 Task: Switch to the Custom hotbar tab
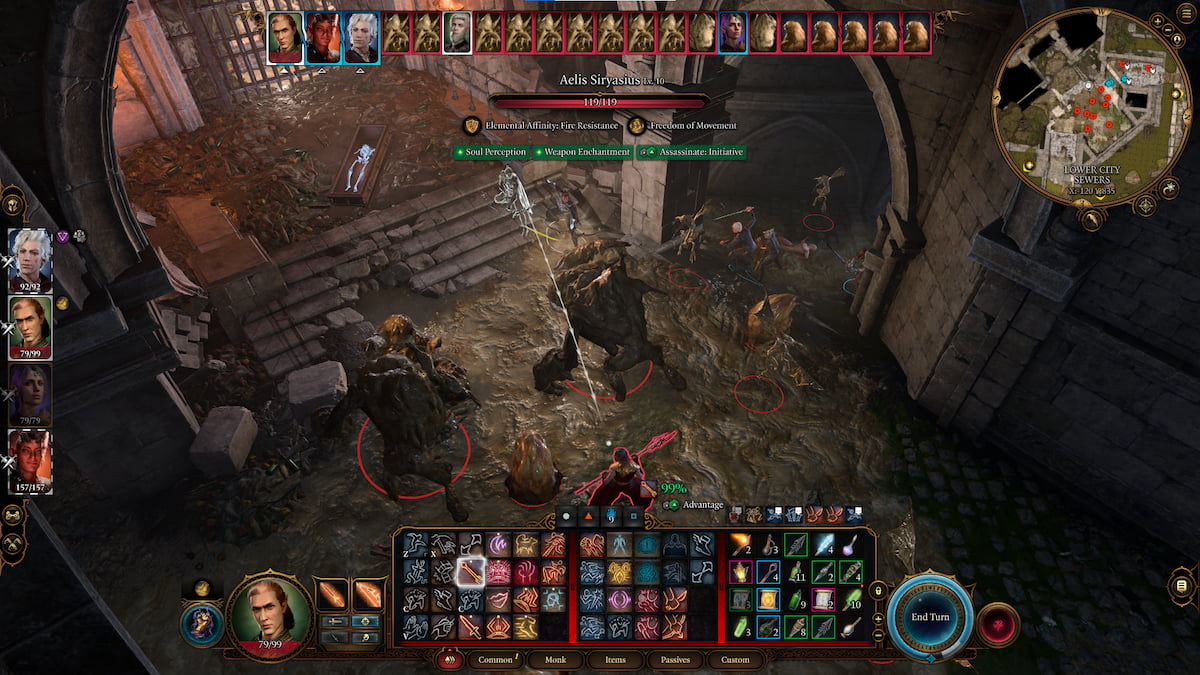[734, 660]
